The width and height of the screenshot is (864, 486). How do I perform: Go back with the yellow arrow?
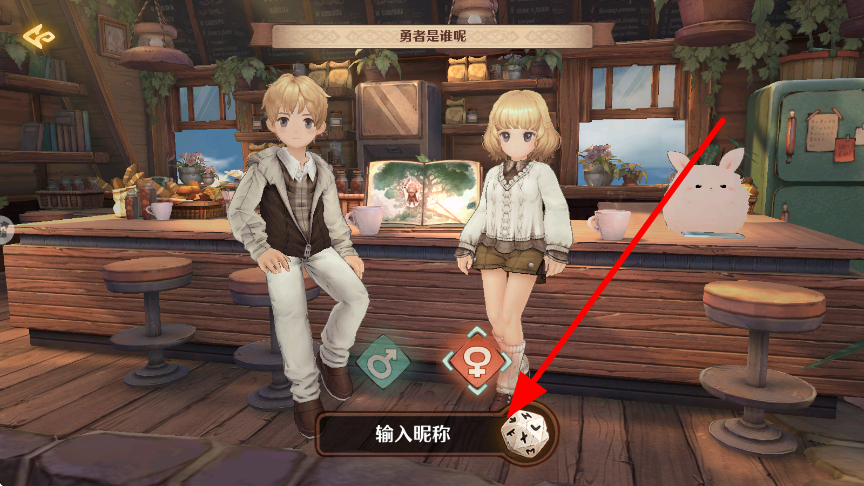click(41, 37)
